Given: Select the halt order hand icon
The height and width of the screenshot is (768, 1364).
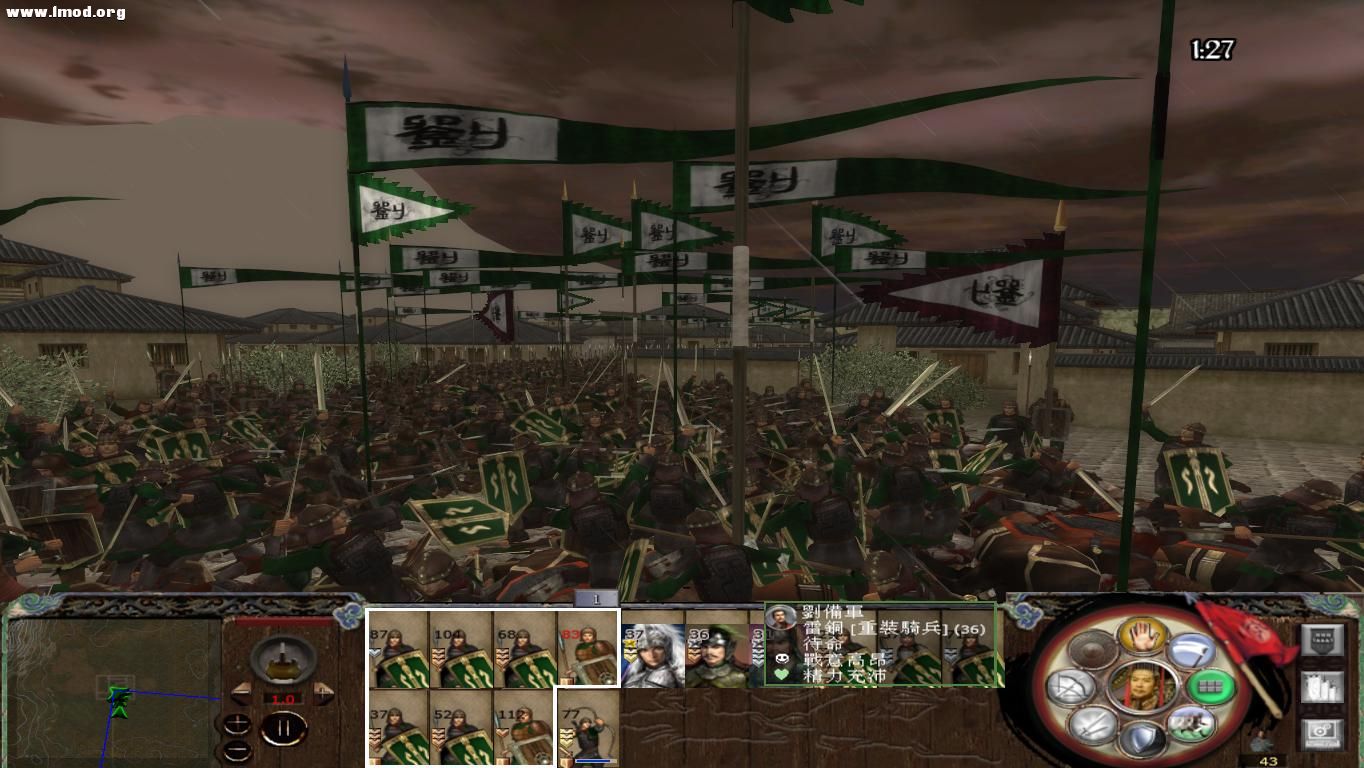Looking at the screenshot, I should tap(1144, 637).
